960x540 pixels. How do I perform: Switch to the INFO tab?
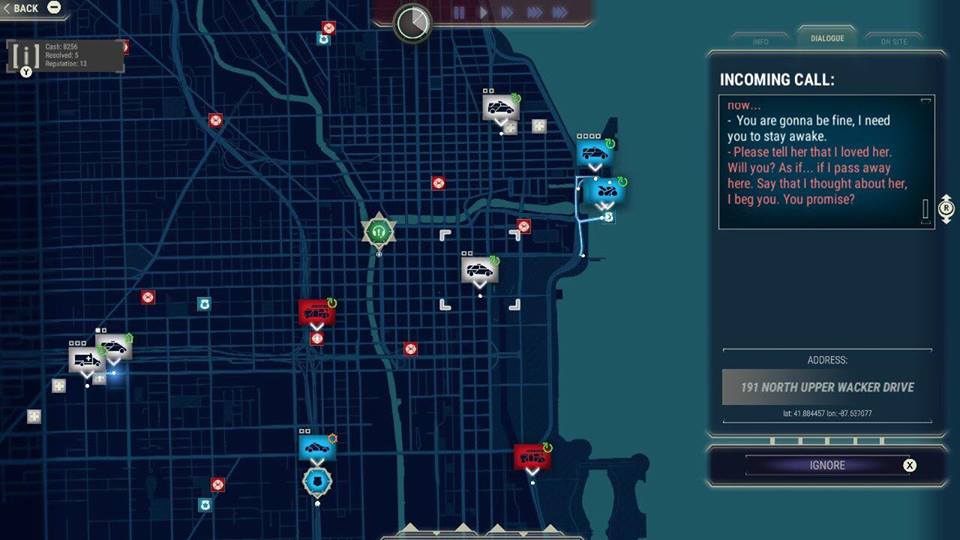(x=761, y=41)
